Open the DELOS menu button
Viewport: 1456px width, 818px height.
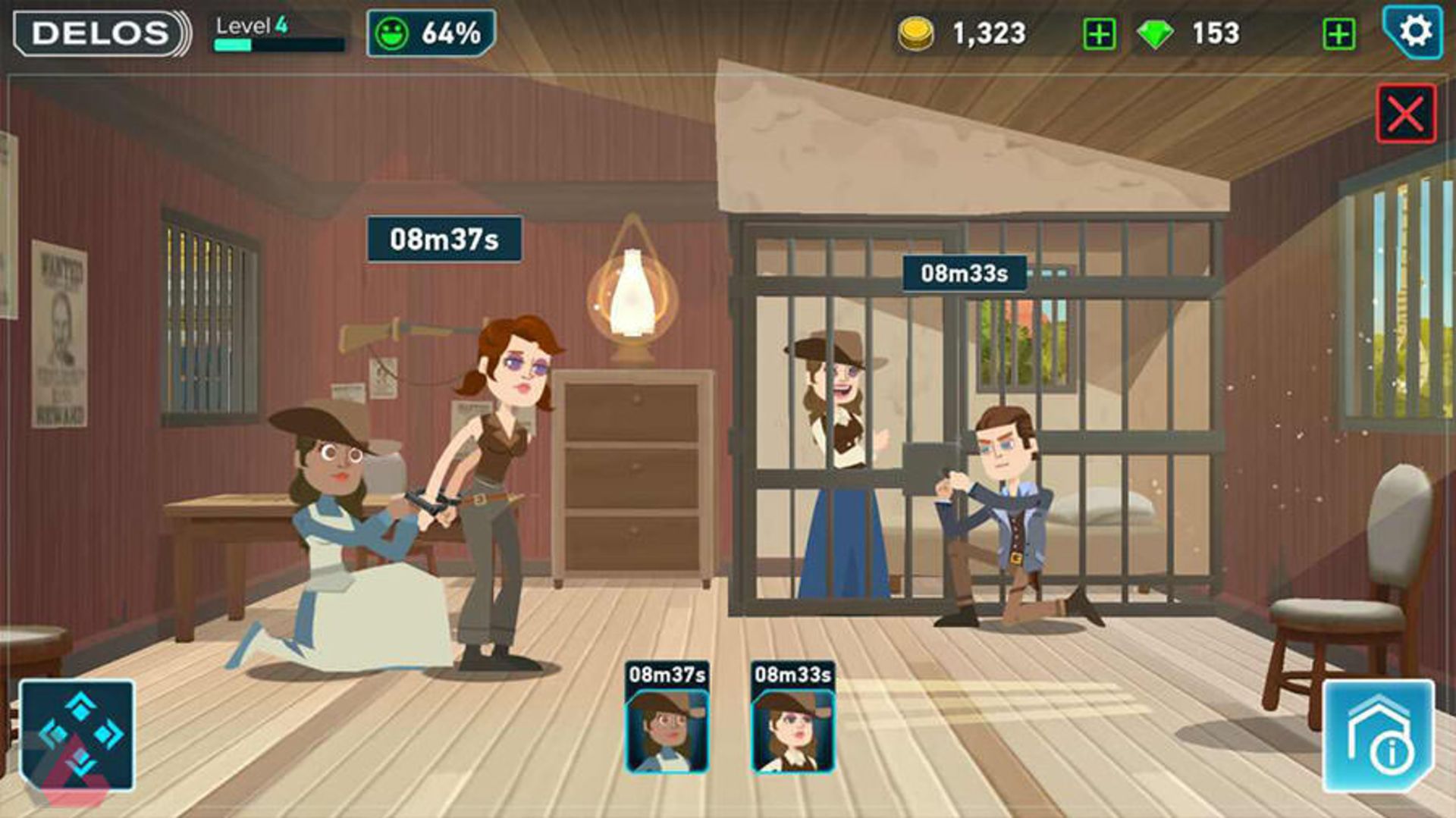pyautogui.click(x=101, y=33)
